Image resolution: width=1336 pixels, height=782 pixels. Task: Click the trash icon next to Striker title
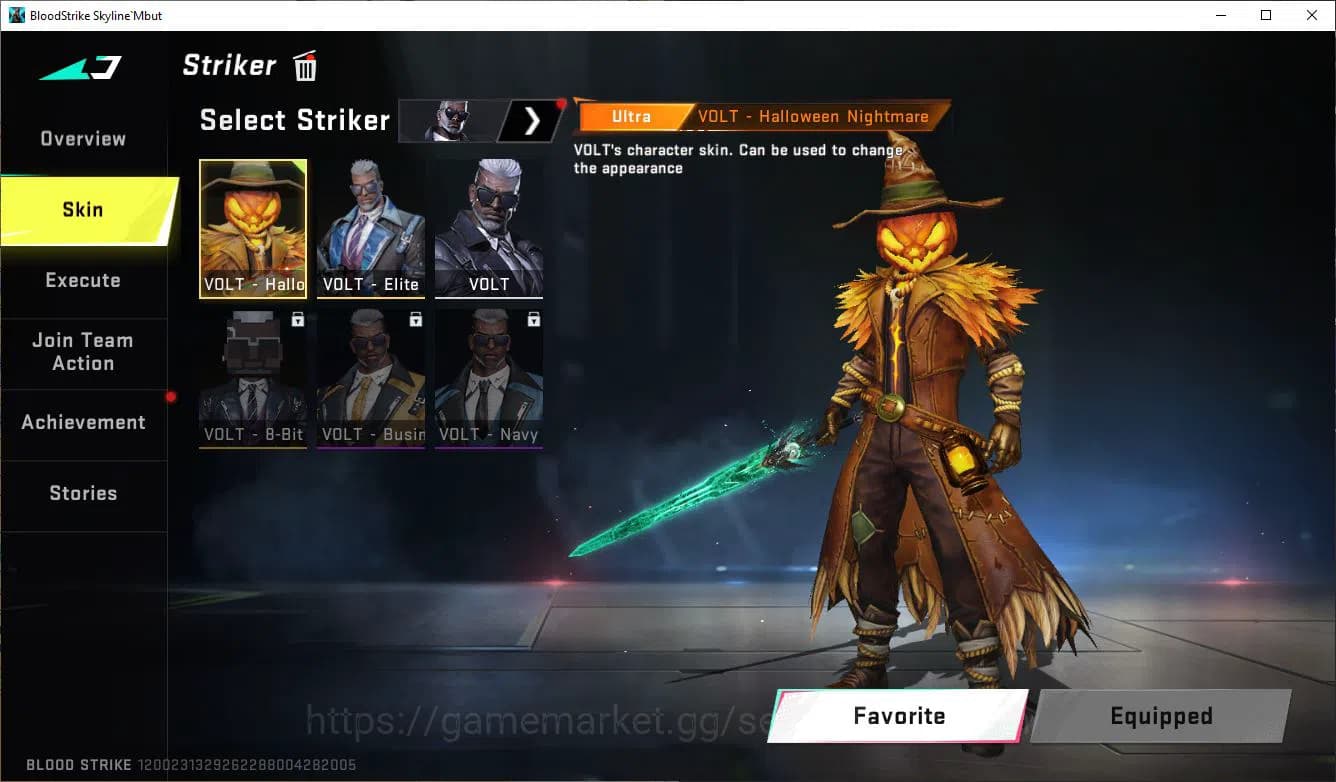coord(304,65)
